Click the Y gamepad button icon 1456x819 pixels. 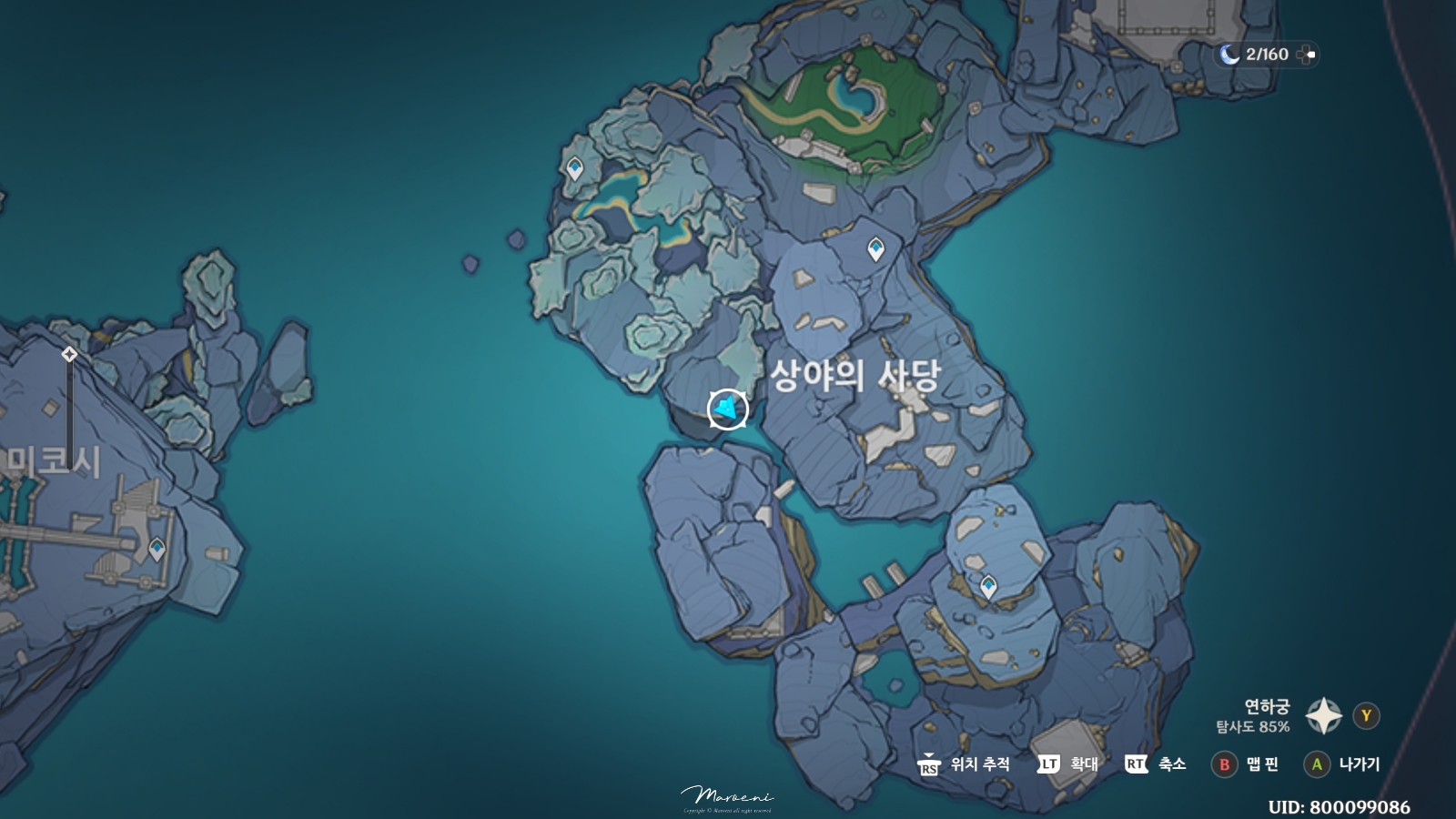(1365, 715)
